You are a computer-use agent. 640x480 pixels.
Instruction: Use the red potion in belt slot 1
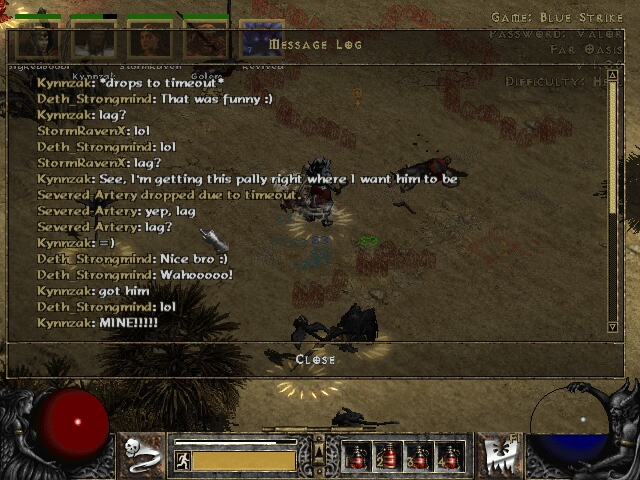coord(358,456)
